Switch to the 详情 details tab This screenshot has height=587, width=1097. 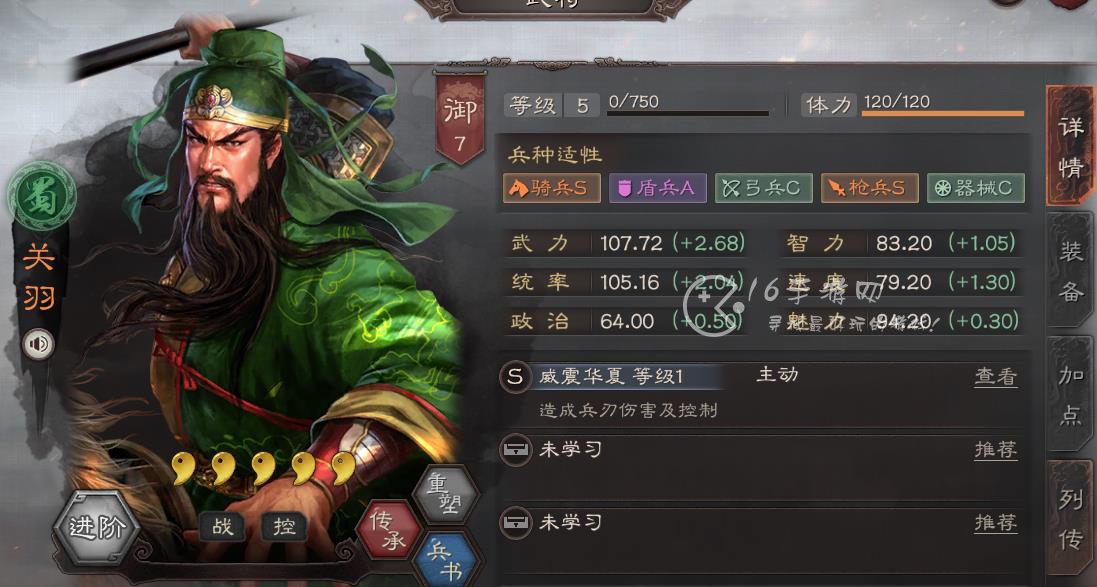(1070, 147)
